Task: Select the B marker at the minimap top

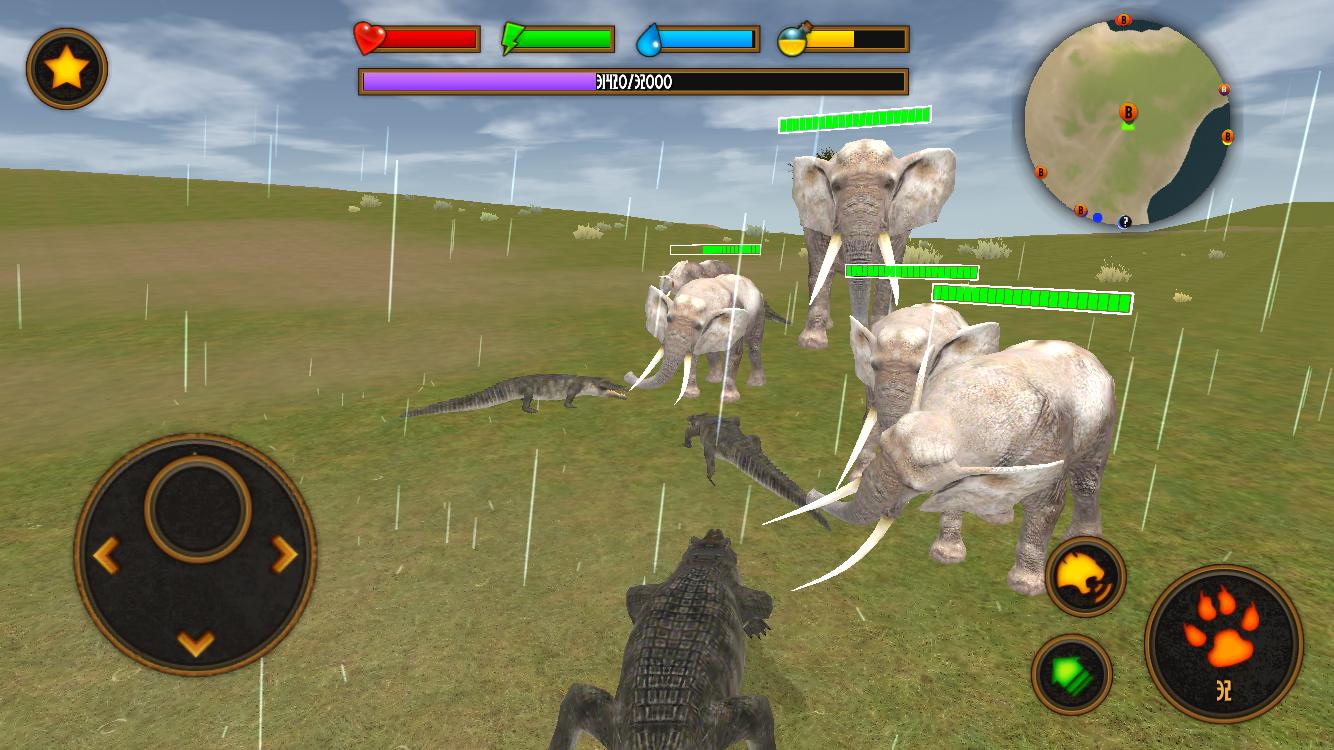Action: click(1124, 20)
